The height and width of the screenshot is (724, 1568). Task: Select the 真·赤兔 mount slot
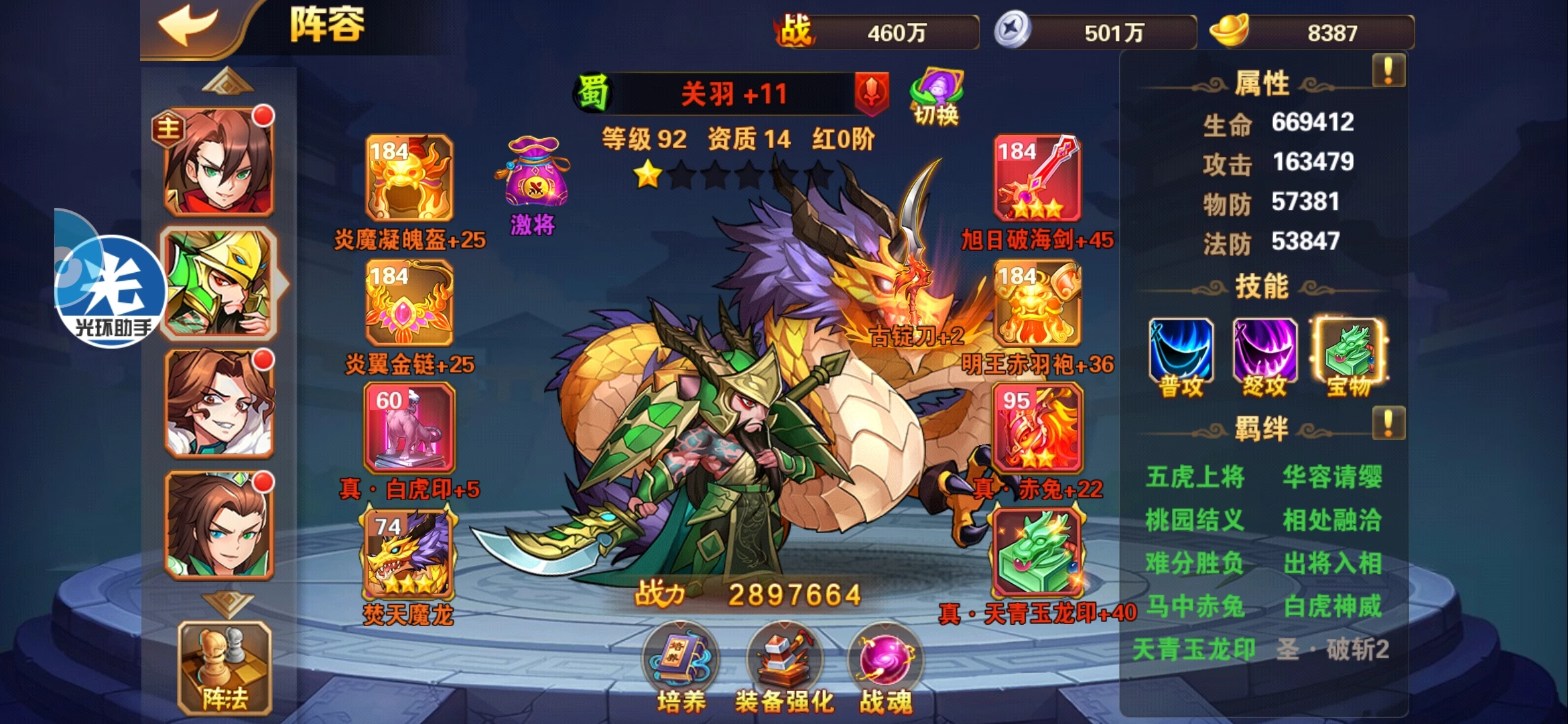click(1037, 428)
